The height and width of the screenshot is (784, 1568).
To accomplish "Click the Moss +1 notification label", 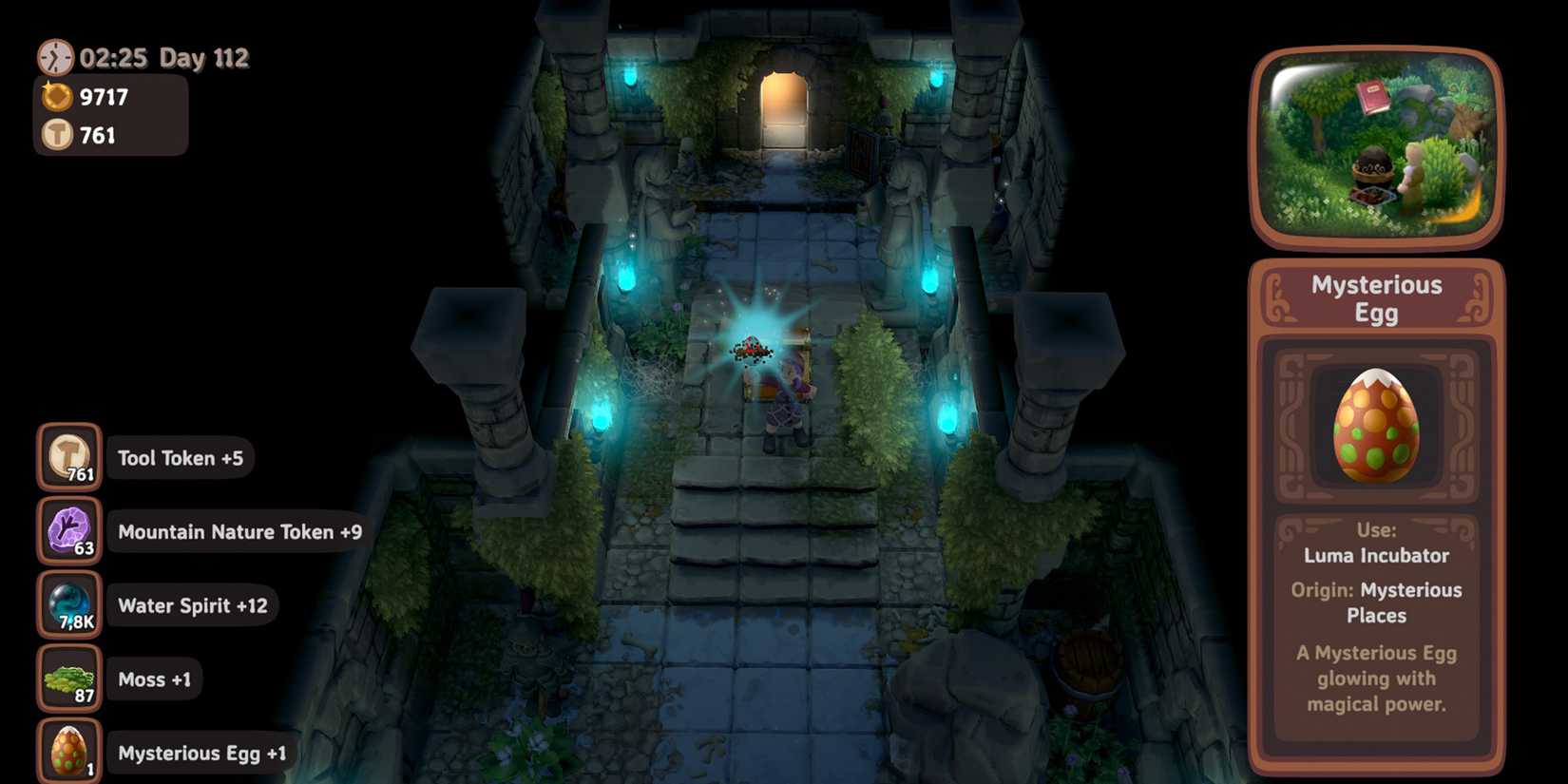I will pos(153,679).
